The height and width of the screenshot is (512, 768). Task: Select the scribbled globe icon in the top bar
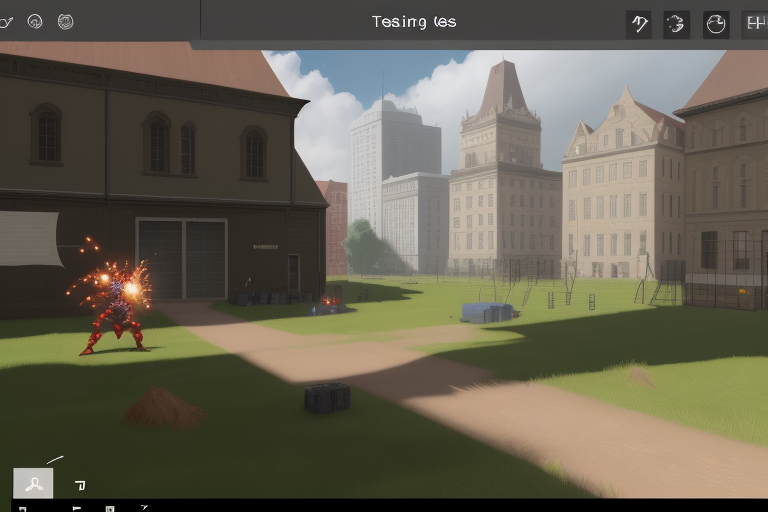[x=65, y=21]
